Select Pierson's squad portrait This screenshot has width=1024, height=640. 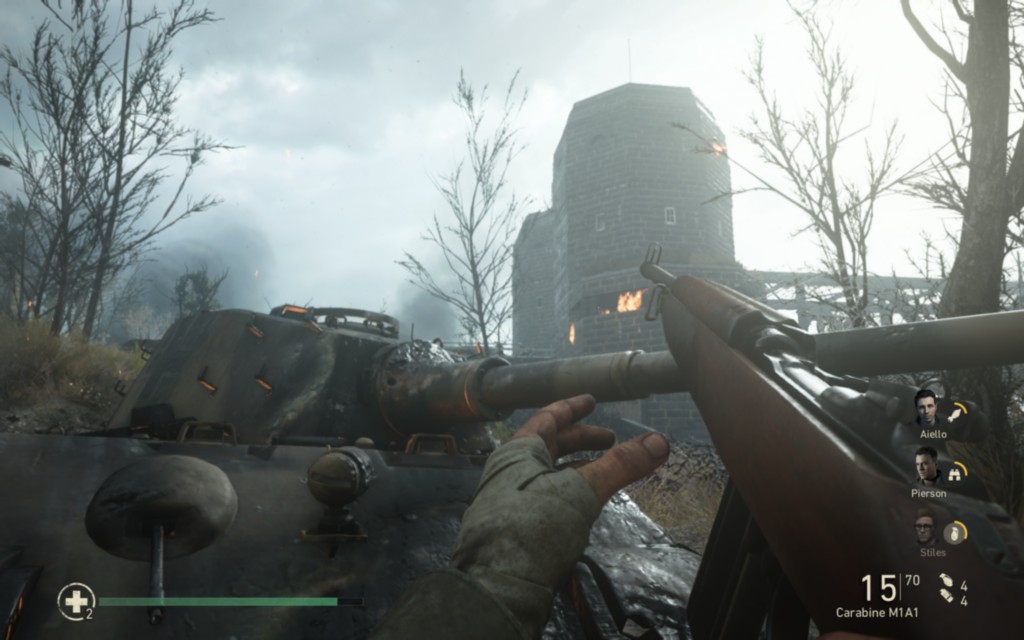pos(926,465)
